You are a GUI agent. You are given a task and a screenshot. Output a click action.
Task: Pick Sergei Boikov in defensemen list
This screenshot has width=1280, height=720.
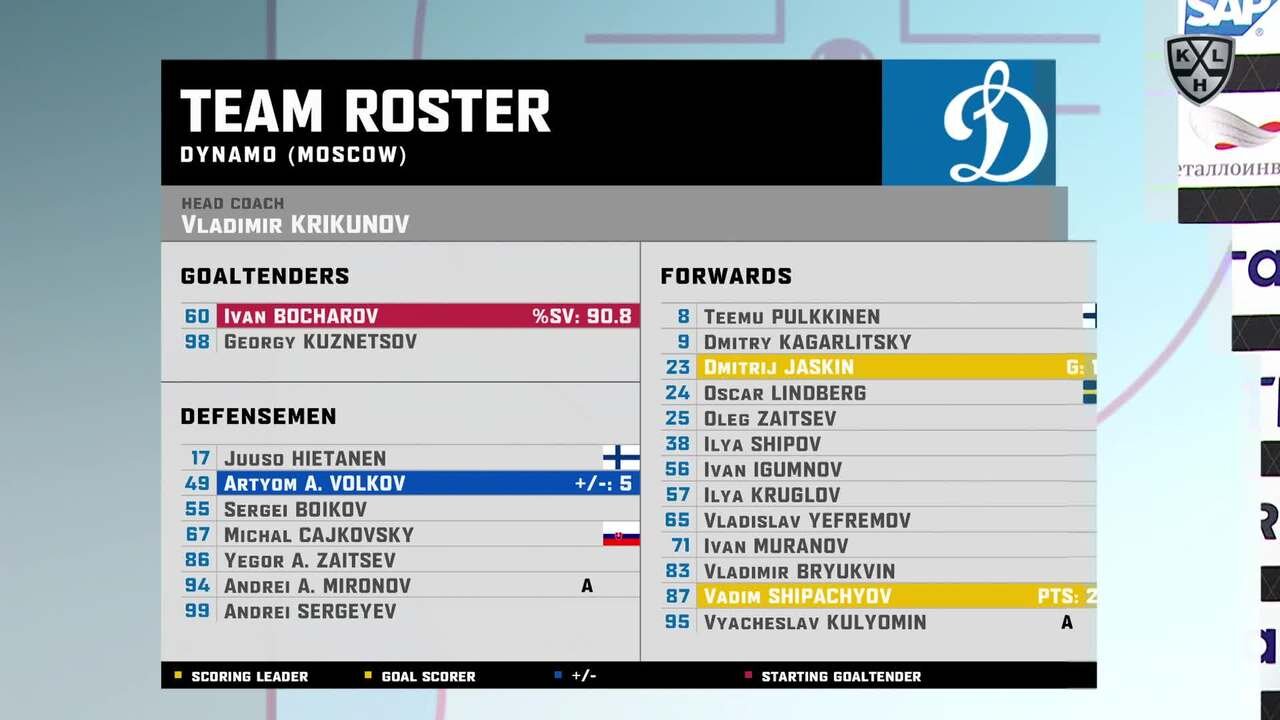click(410, 509)
